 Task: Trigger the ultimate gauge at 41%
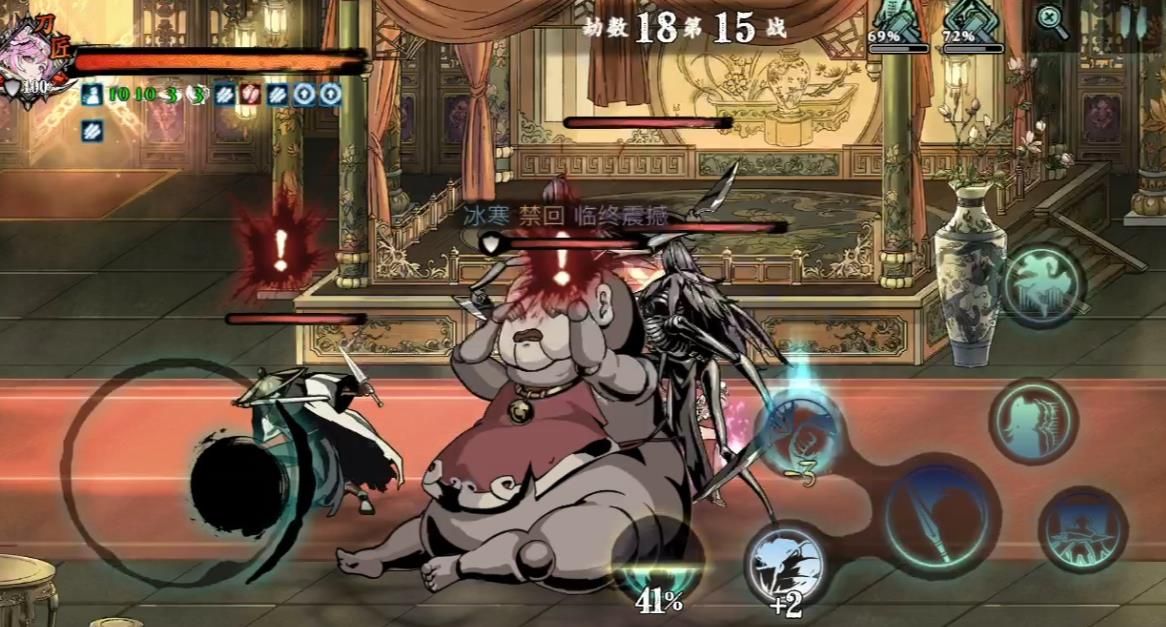tap(657, 560)
